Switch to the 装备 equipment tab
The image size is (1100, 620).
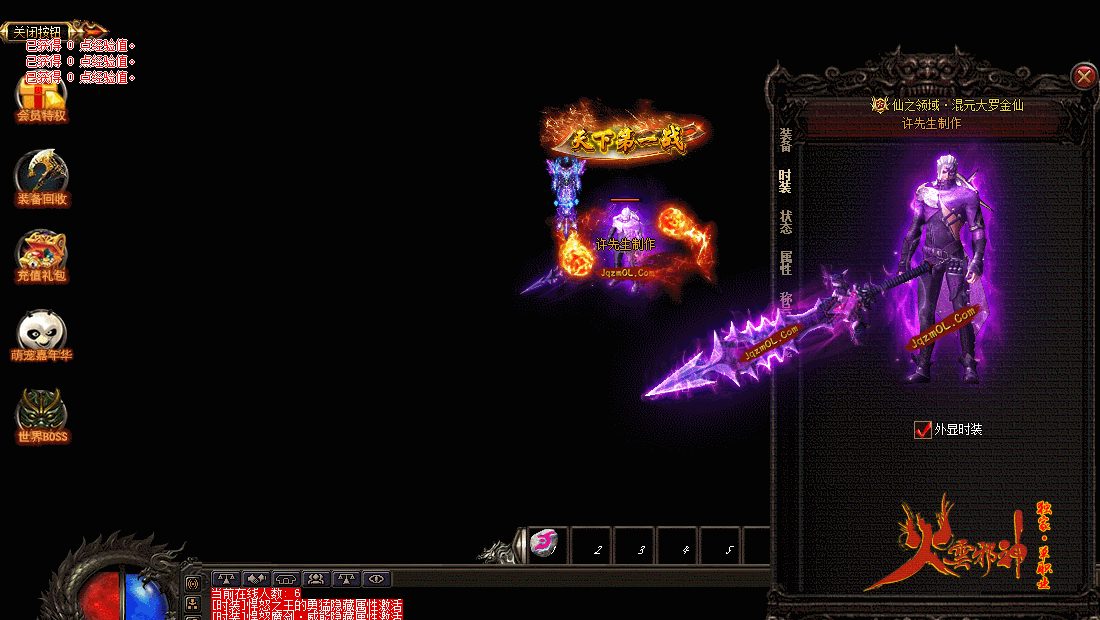pos(785,141)
